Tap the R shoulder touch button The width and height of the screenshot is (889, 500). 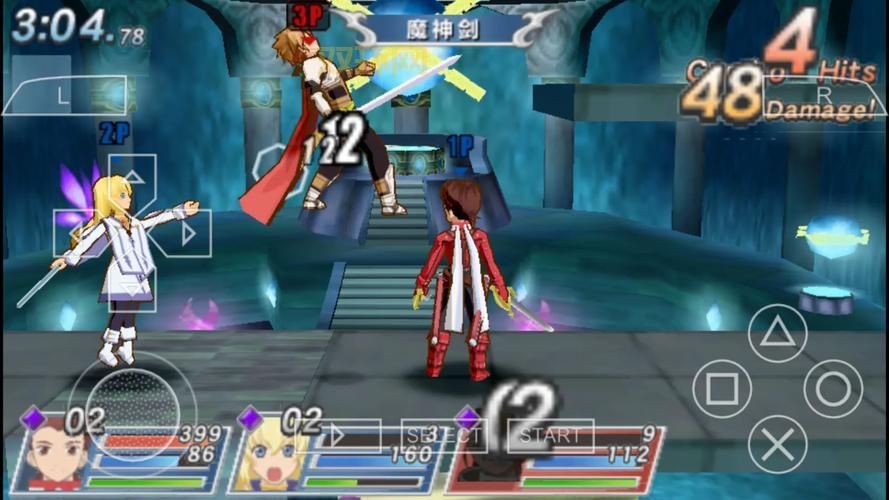(822, 95)
